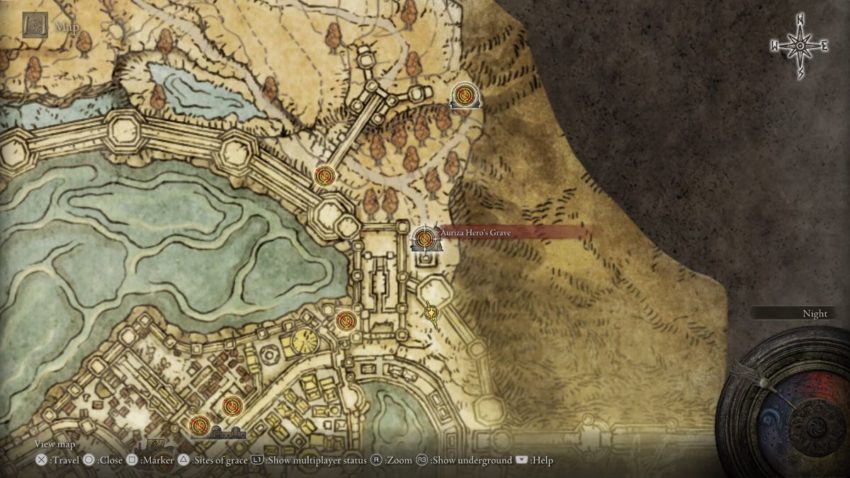This screenshot has width=850, height=478.
Task: Click the compass rose
Action: [x=800, y=46]
